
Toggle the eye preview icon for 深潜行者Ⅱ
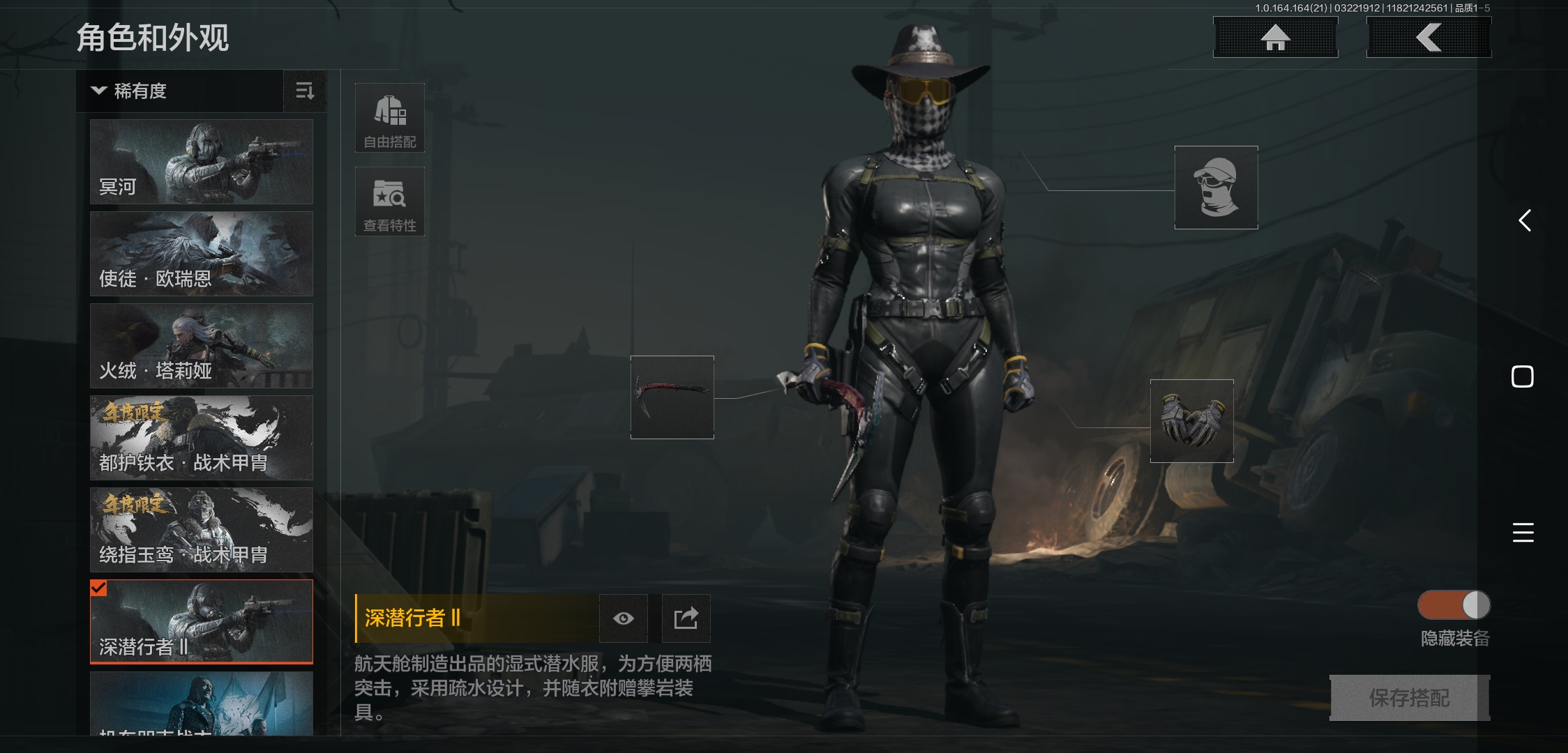pos(623,618)
